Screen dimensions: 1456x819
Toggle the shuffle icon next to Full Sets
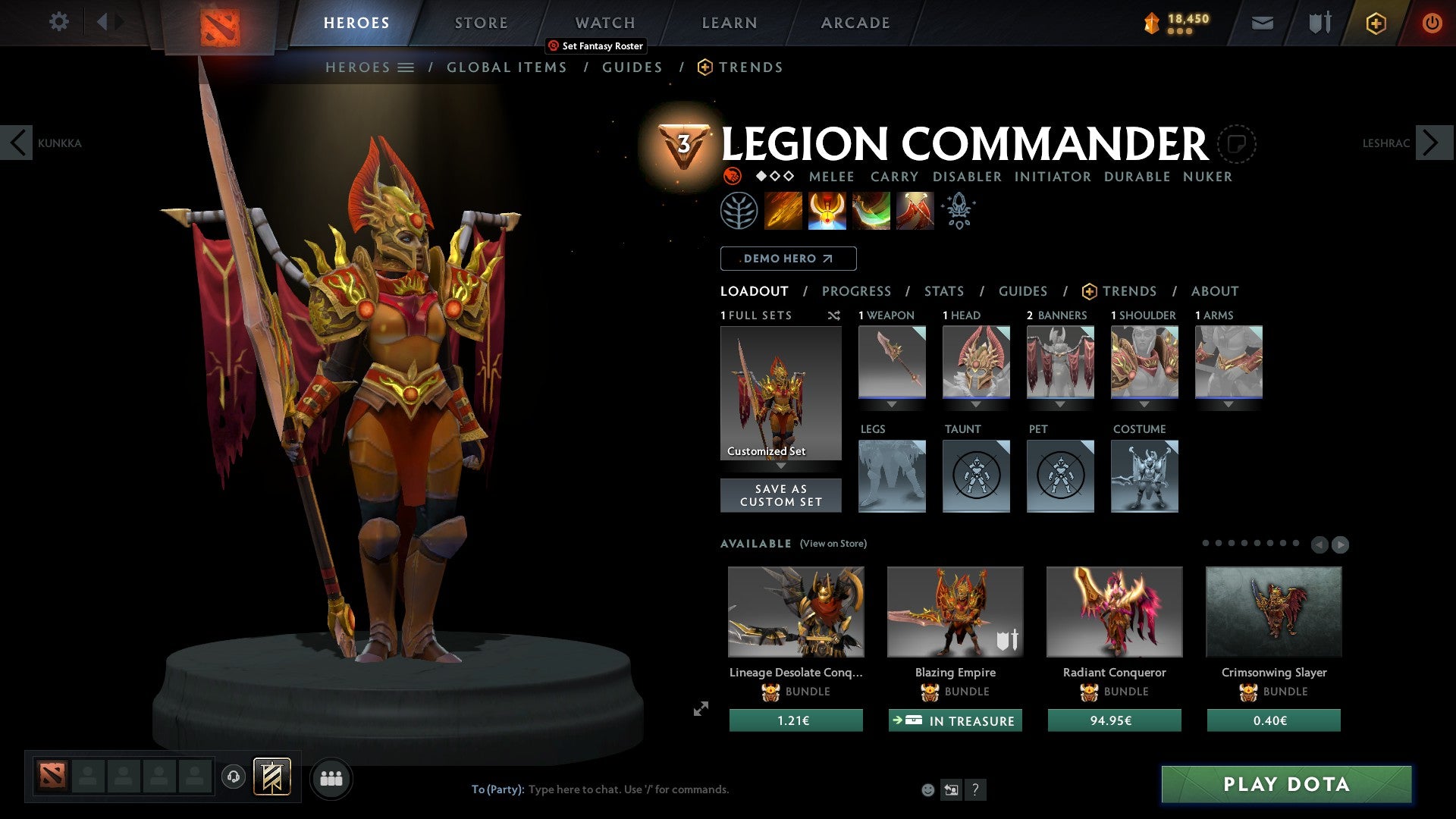833,315
